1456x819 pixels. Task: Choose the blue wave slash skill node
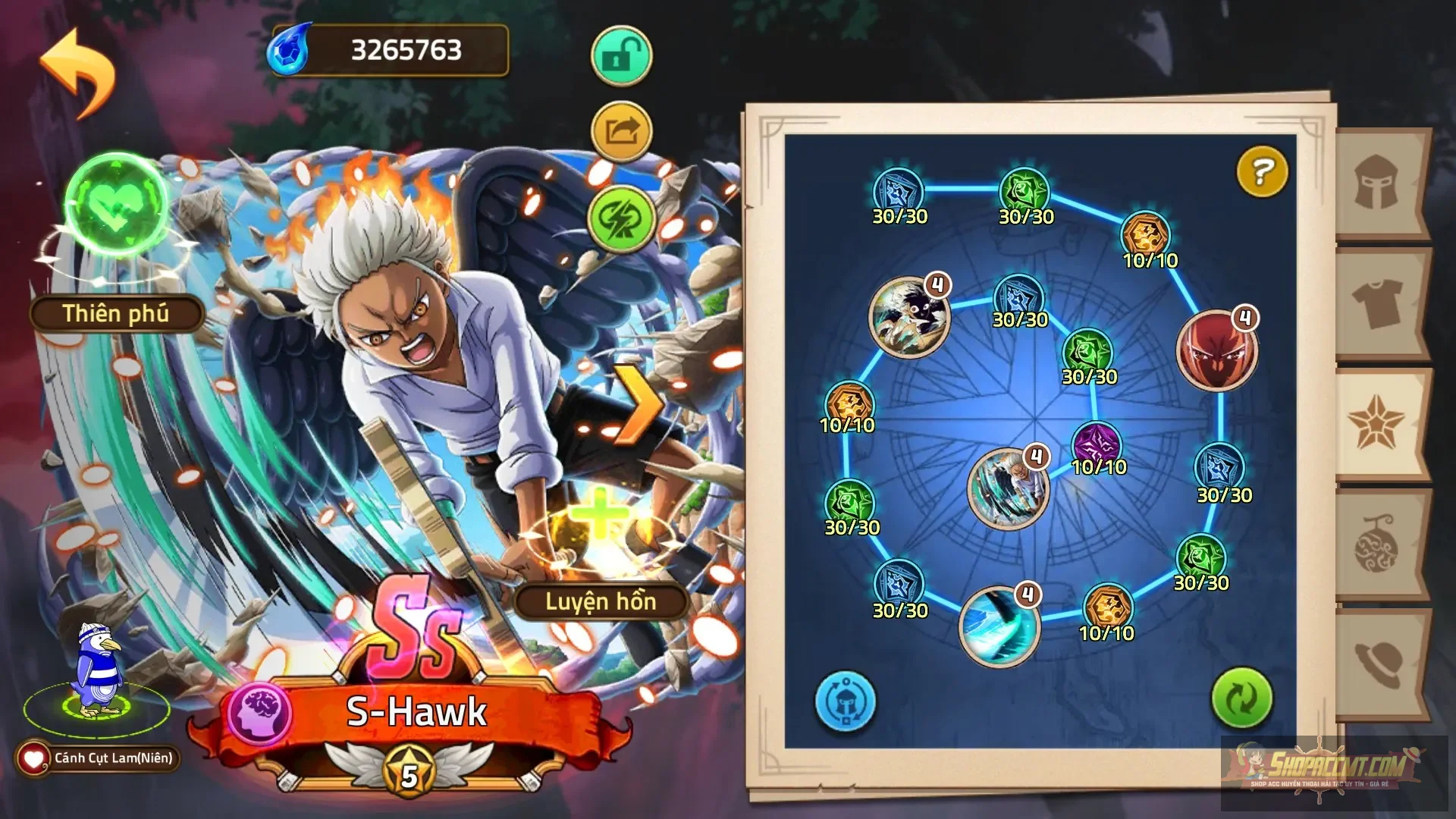[998, 626]
